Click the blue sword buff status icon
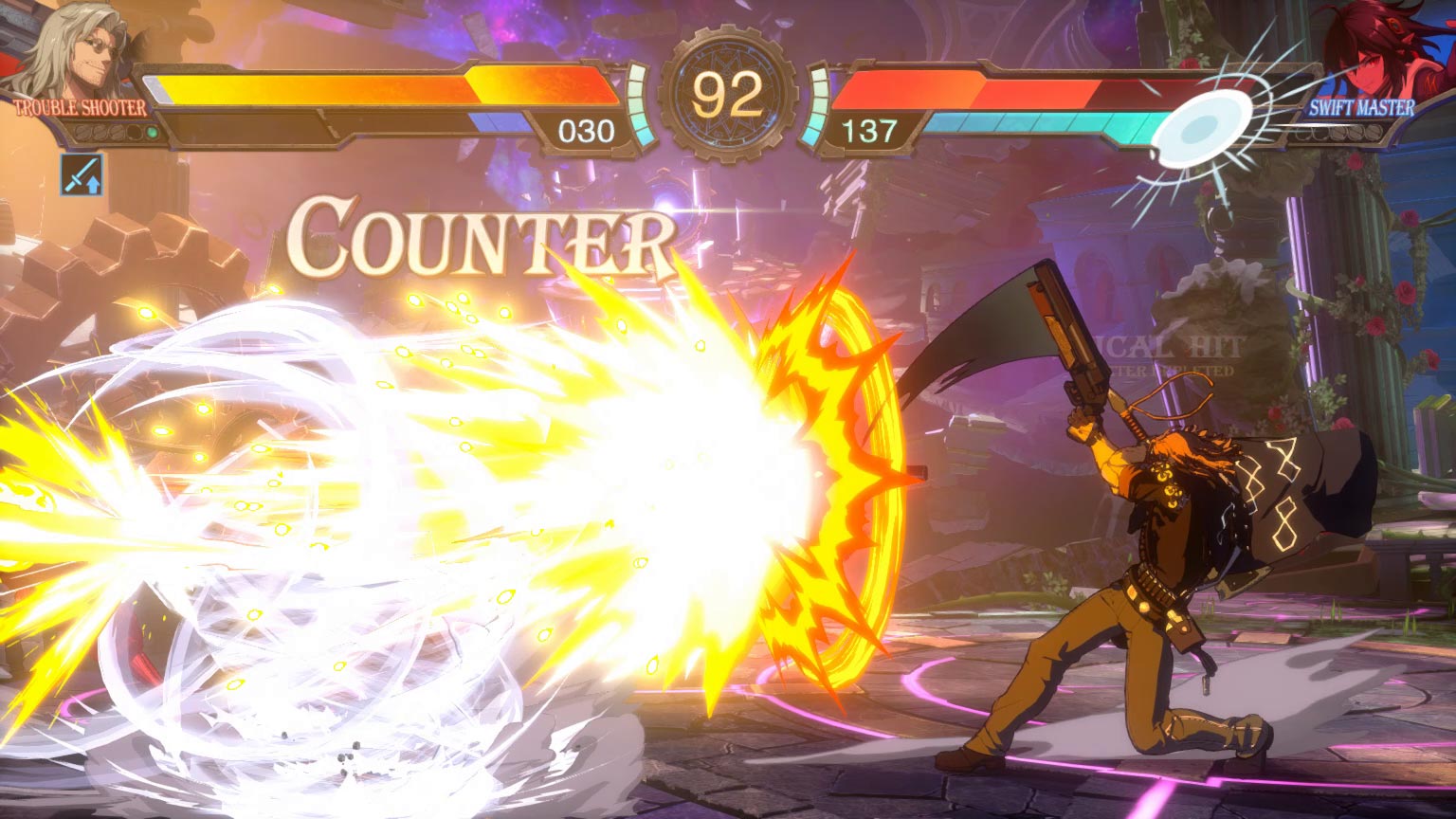1456x819 pixels. pyautogui.click(x=82, y=174)
